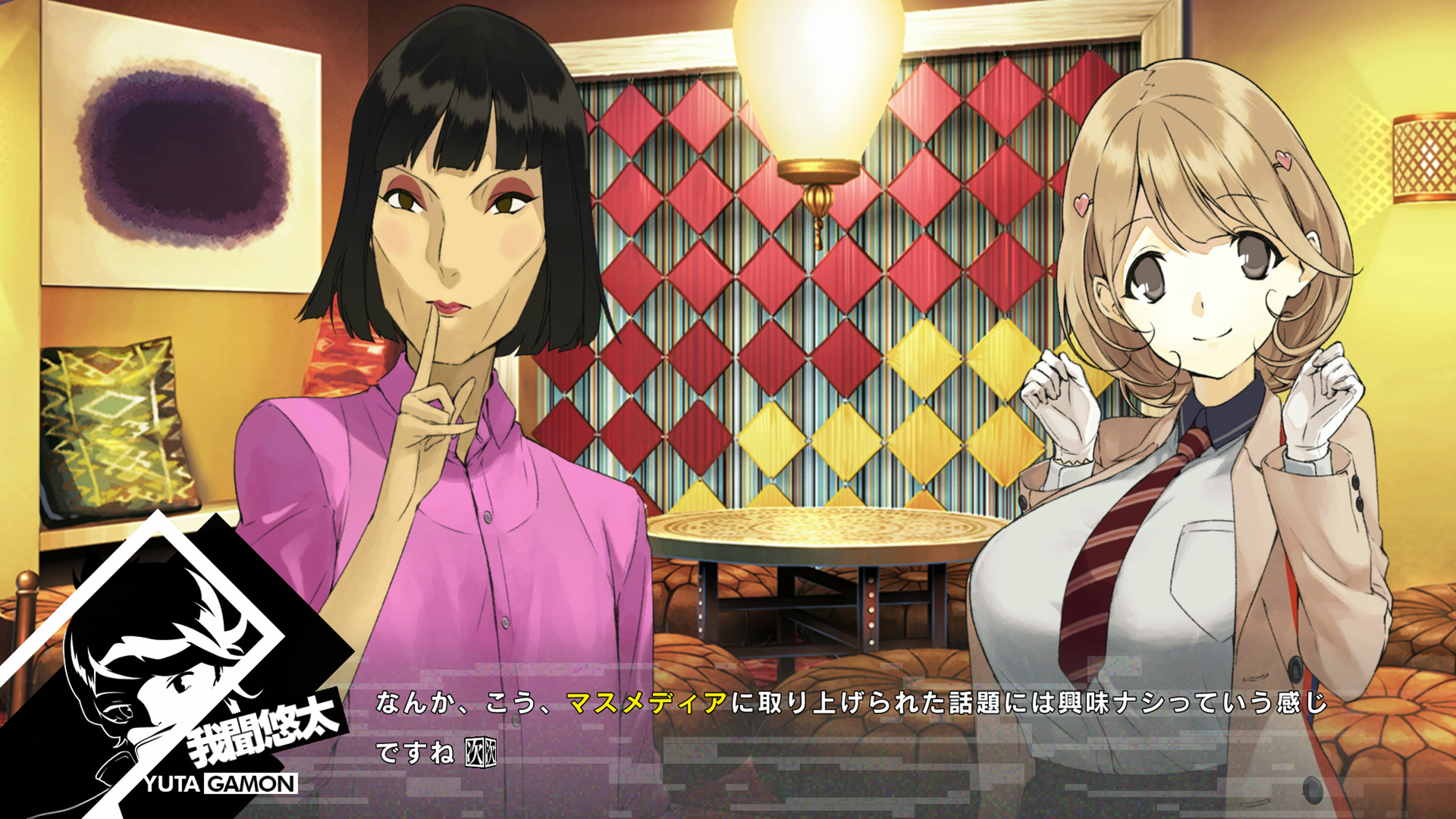Select the yellow highlighted keyword マスメディア
The width and height of the screenshot is (1456, 819).
point(647,703)
